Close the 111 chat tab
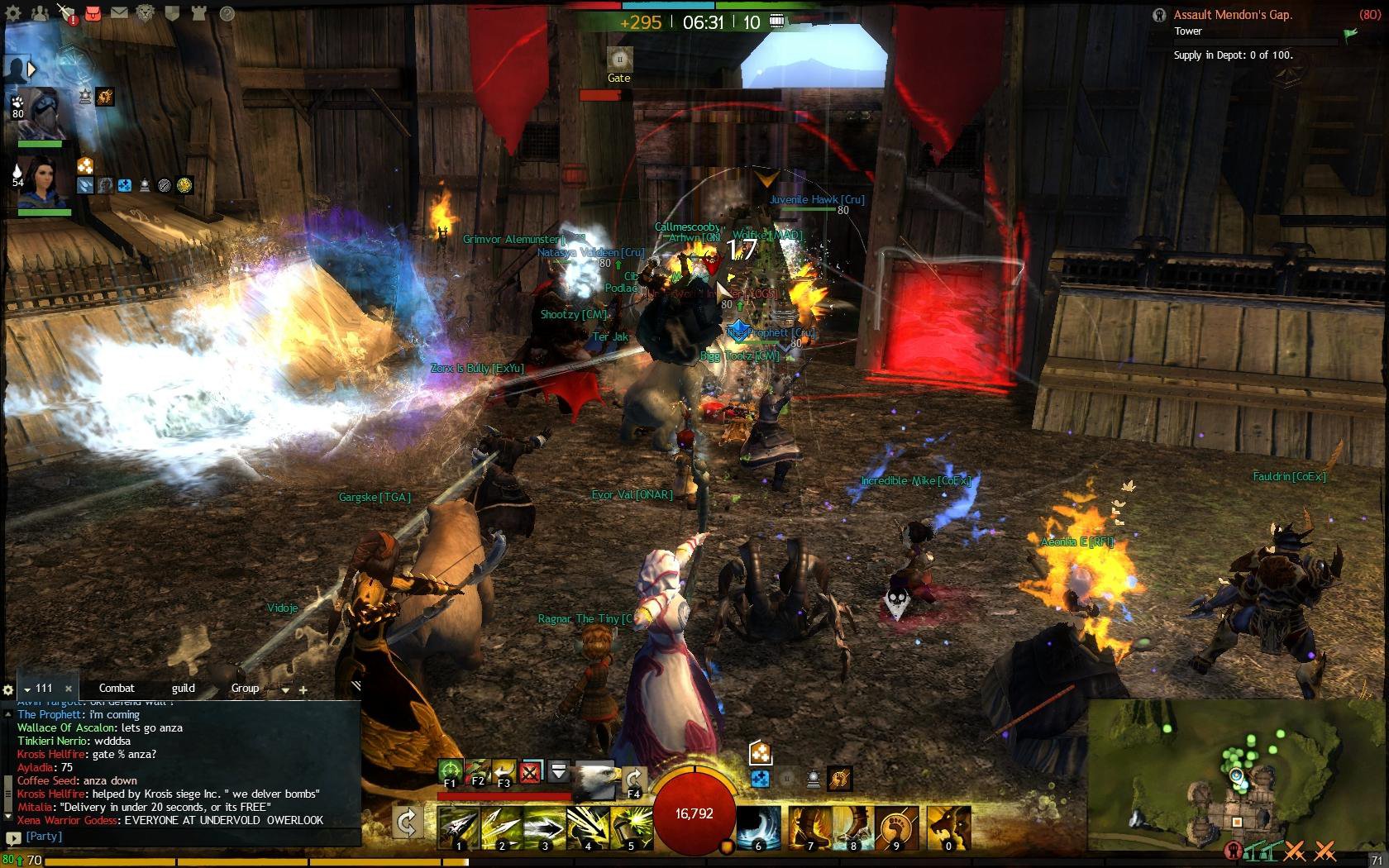Screen dimensions: 1389x868 (x=69, y=689)
